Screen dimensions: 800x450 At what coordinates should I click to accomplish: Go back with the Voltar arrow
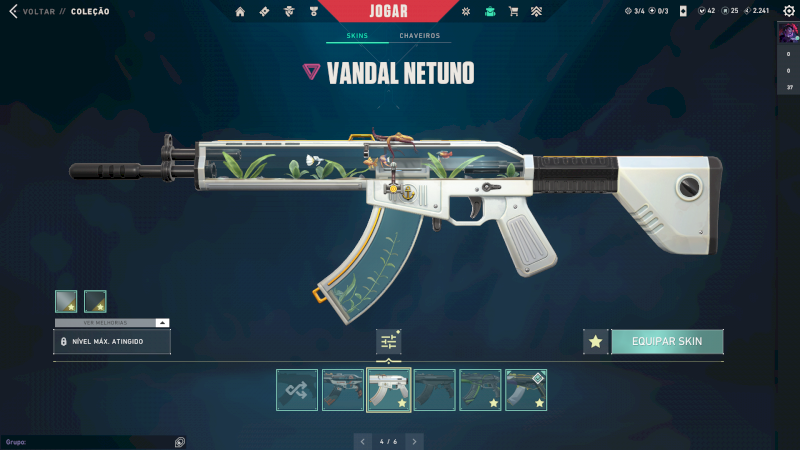pyautogui.click(x=13, y=11)
